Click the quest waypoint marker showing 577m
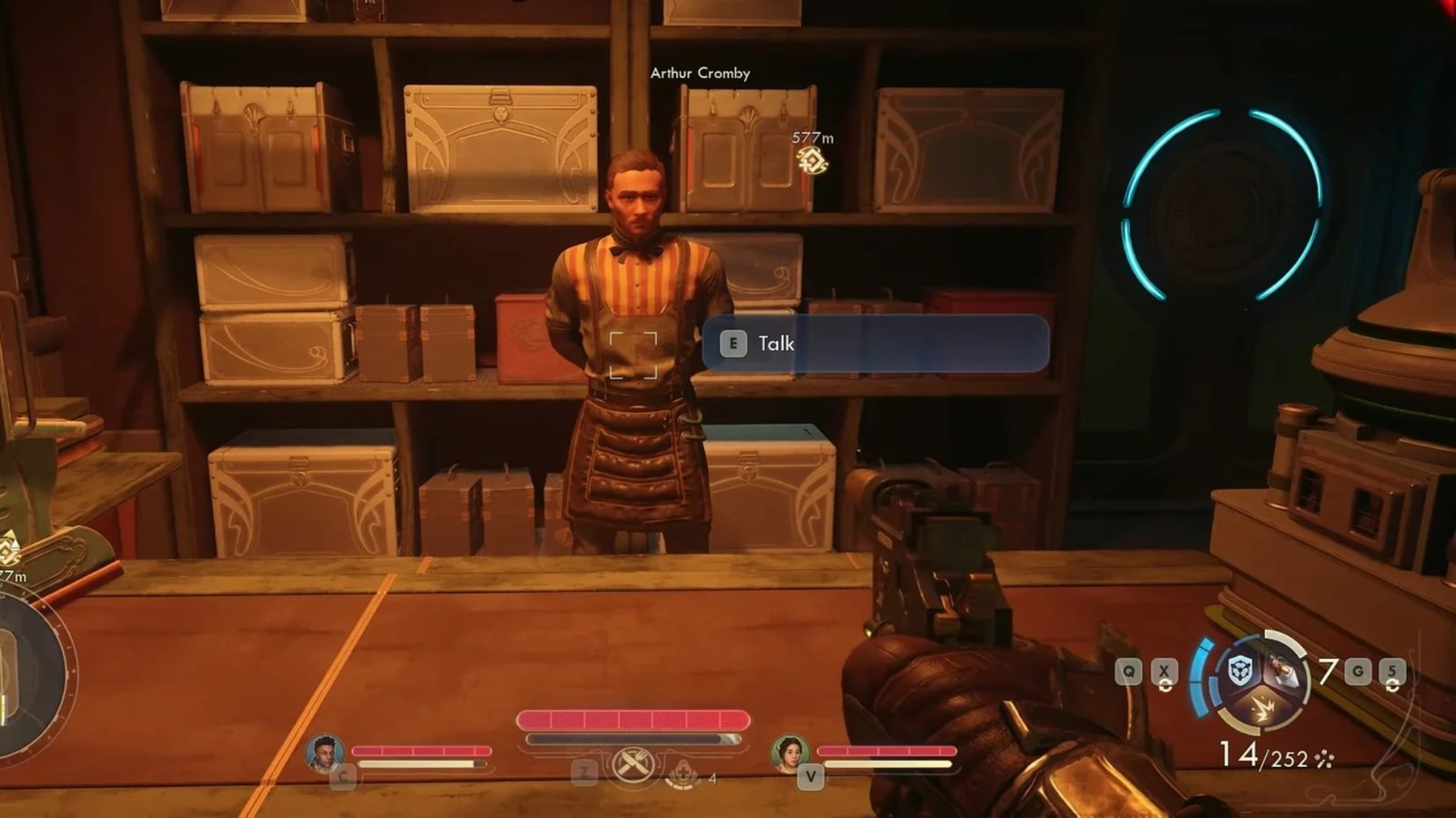Viewport: 1456px width, 818px height. (811, 161)
